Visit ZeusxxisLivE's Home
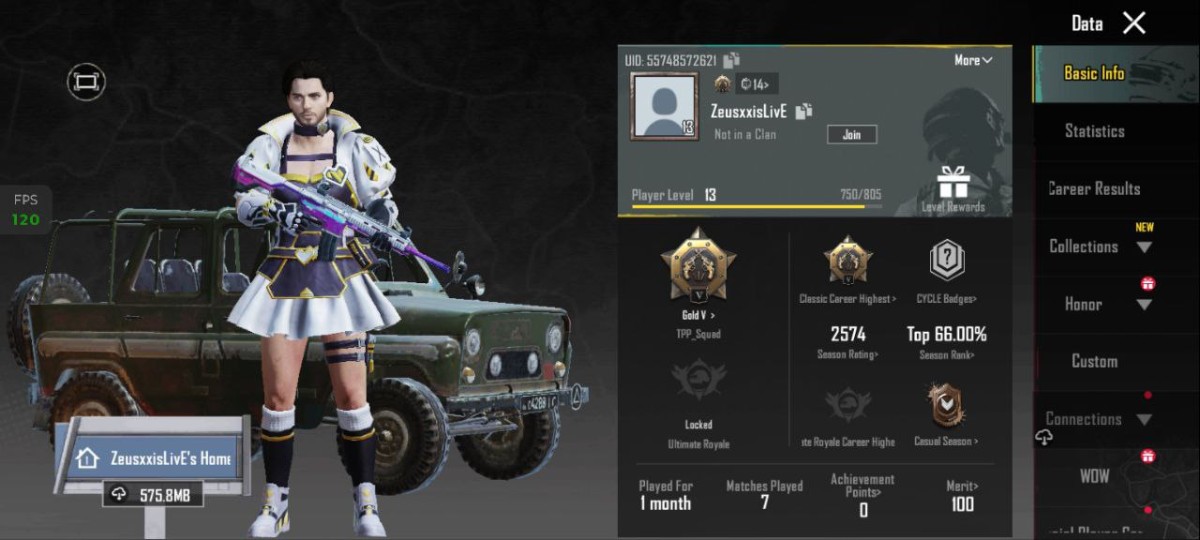 [x=155, y=459]
